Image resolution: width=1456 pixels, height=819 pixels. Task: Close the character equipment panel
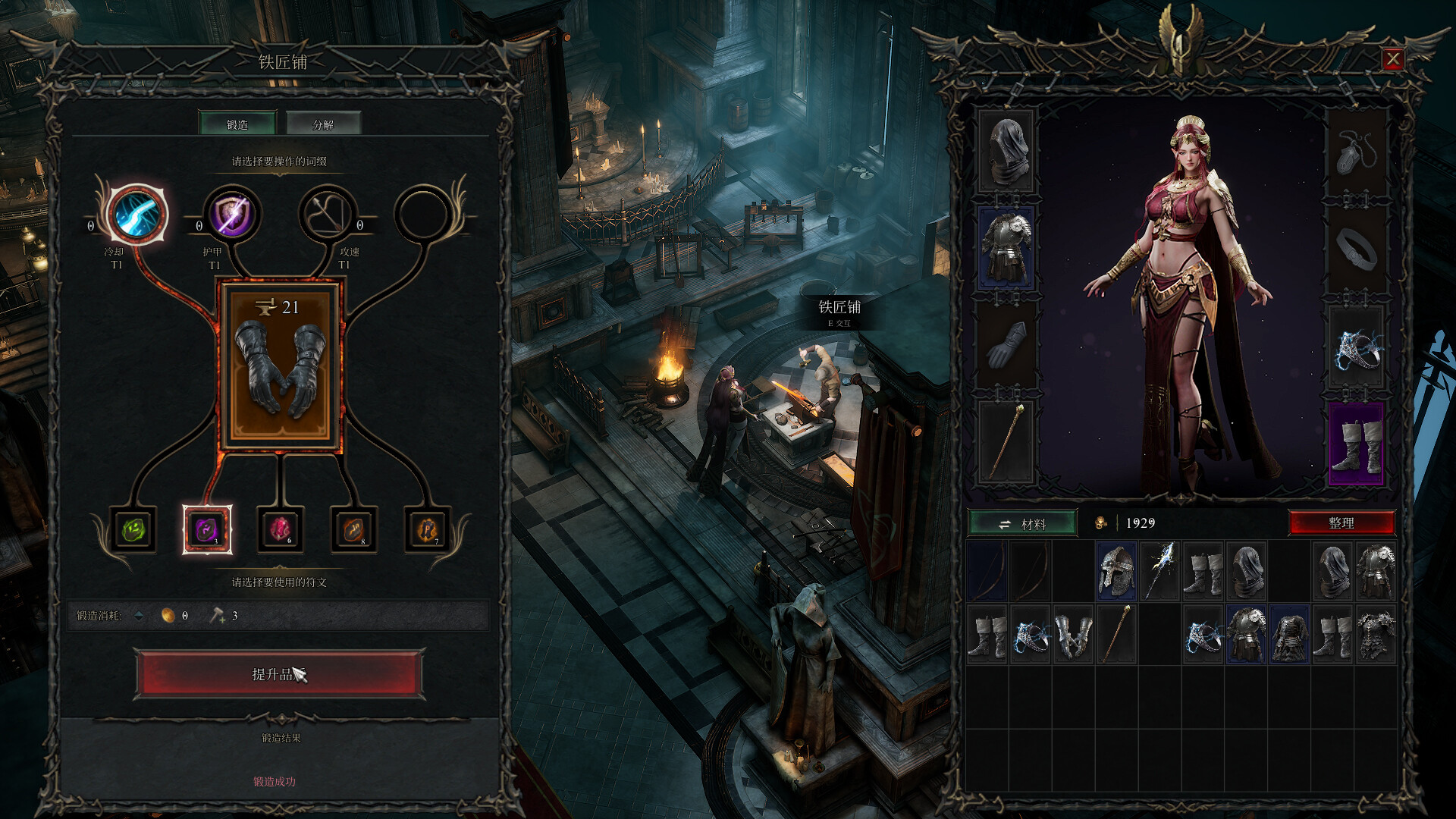pos(1392,59)
